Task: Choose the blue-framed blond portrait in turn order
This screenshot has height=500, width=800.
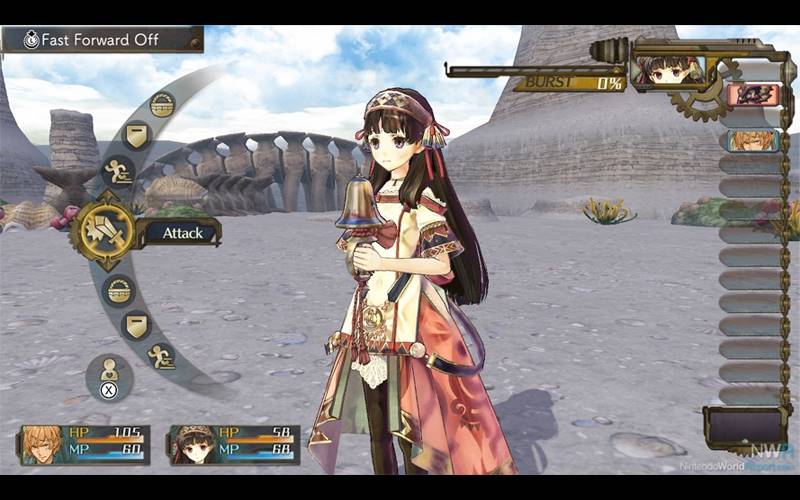Action: click(753, 140)
